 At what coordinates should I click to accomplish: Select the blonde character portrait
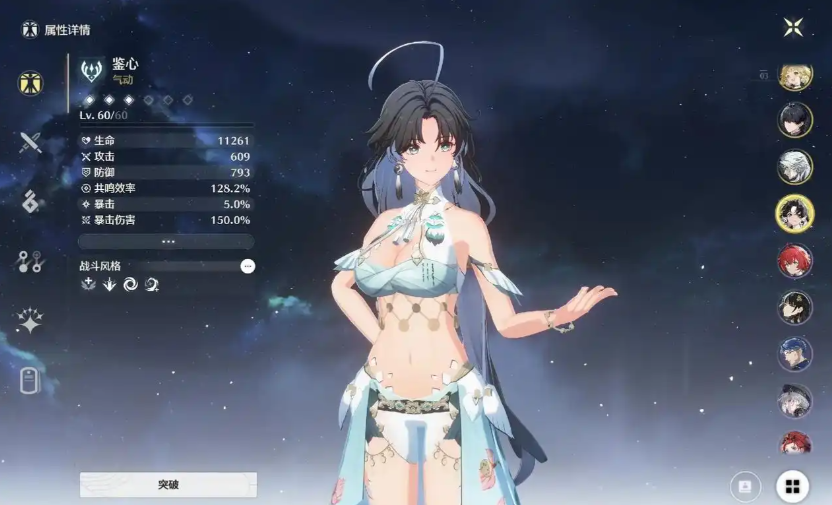click(x=794, y=77)
